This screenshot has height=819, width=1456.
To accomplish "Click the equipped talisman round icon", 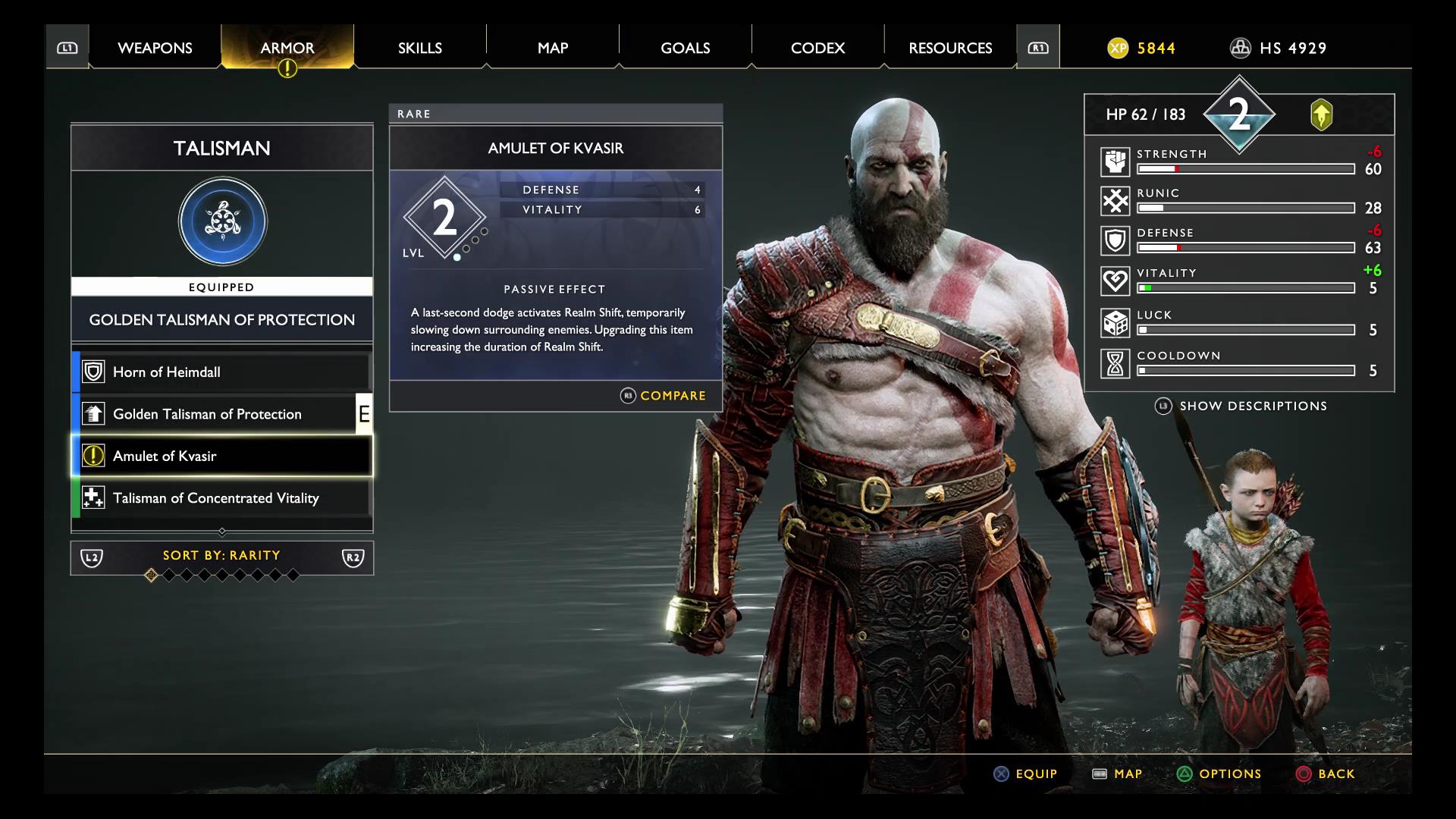I will tap(222, 221).
